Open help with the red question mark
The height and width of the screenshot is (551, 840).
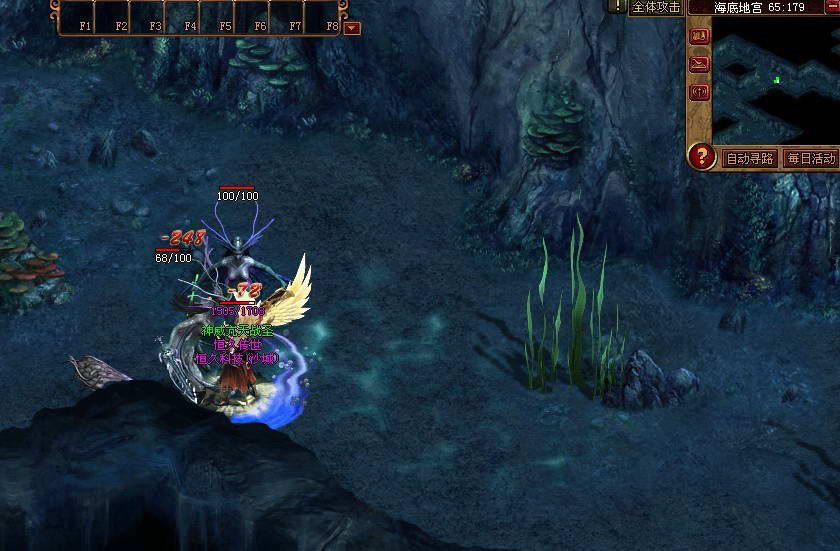pyautogui.click(x=703, y=157)
